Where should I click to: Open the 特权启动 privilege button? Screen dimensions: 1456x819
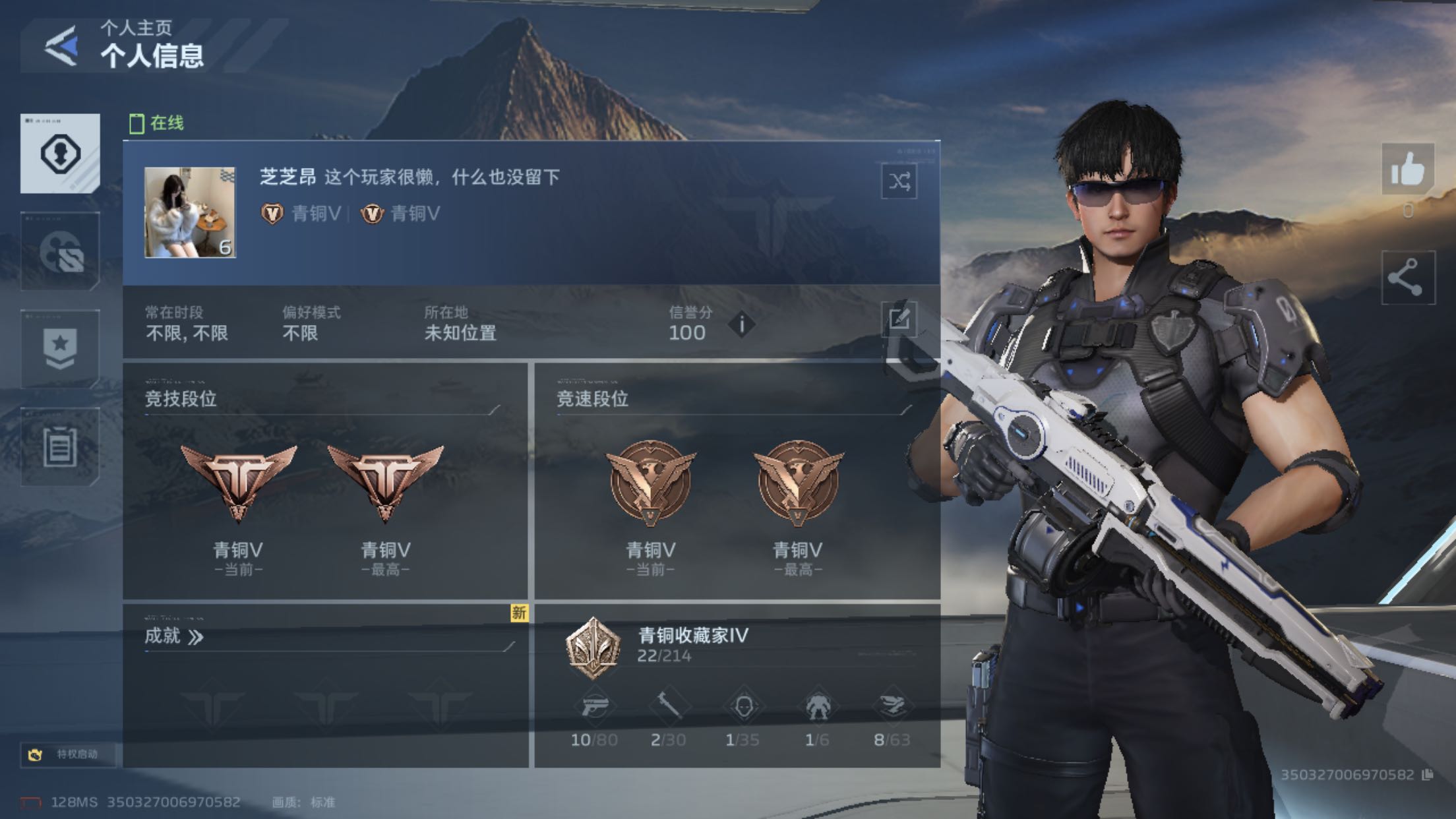point(68,754)
